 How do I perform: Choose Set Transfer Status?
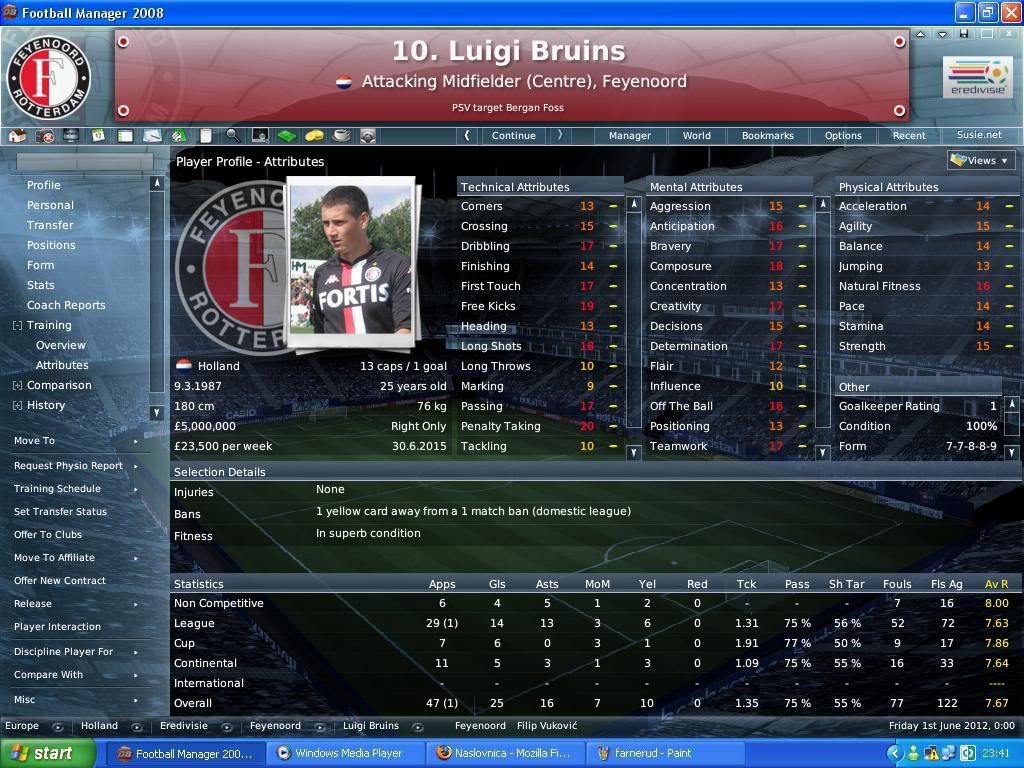click(60, 511)
